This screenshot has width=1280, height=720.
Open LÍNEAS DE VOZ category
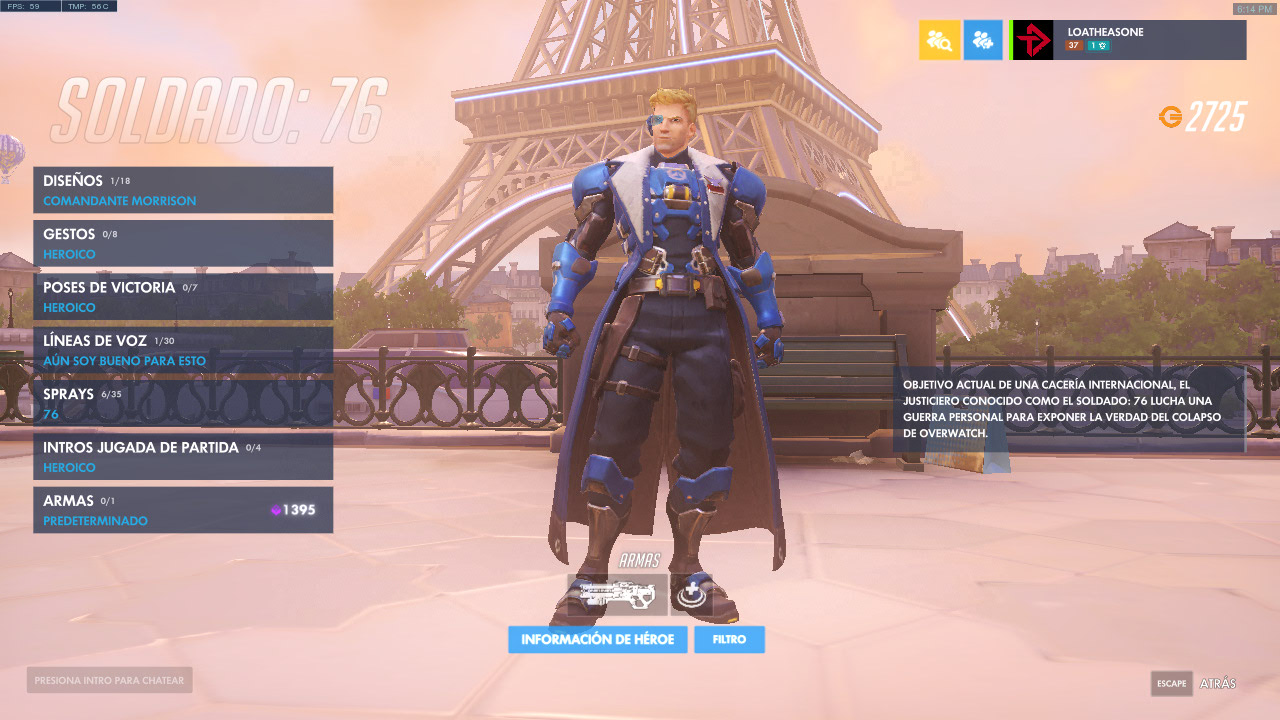tap(183, 350)
